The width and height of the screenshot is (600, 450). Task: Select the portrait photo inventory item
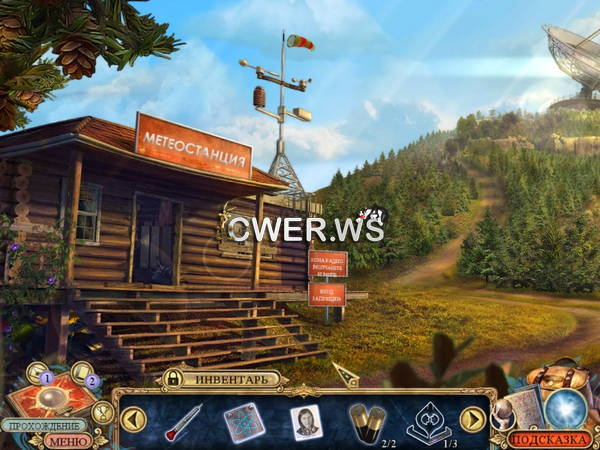[305, 421]
